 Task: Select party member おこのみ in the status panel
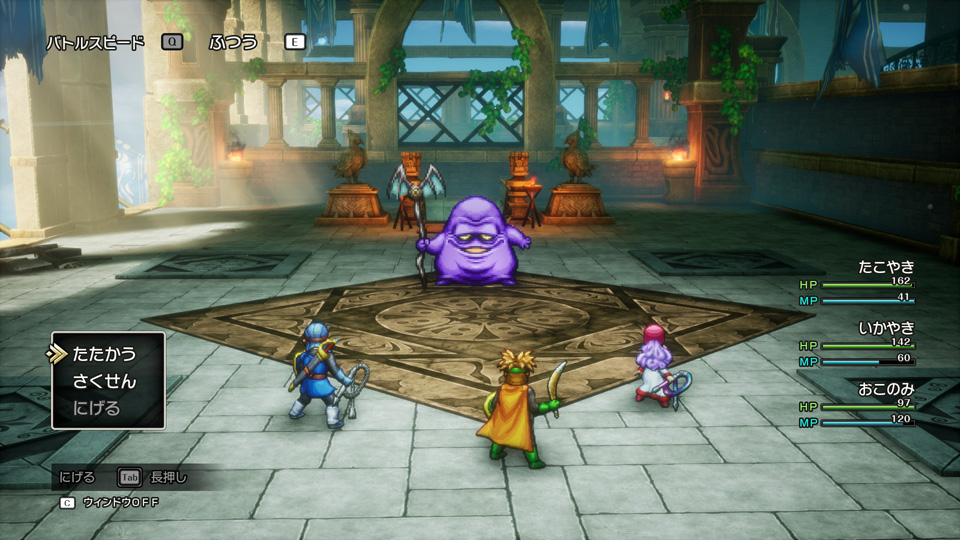point(886,388)
